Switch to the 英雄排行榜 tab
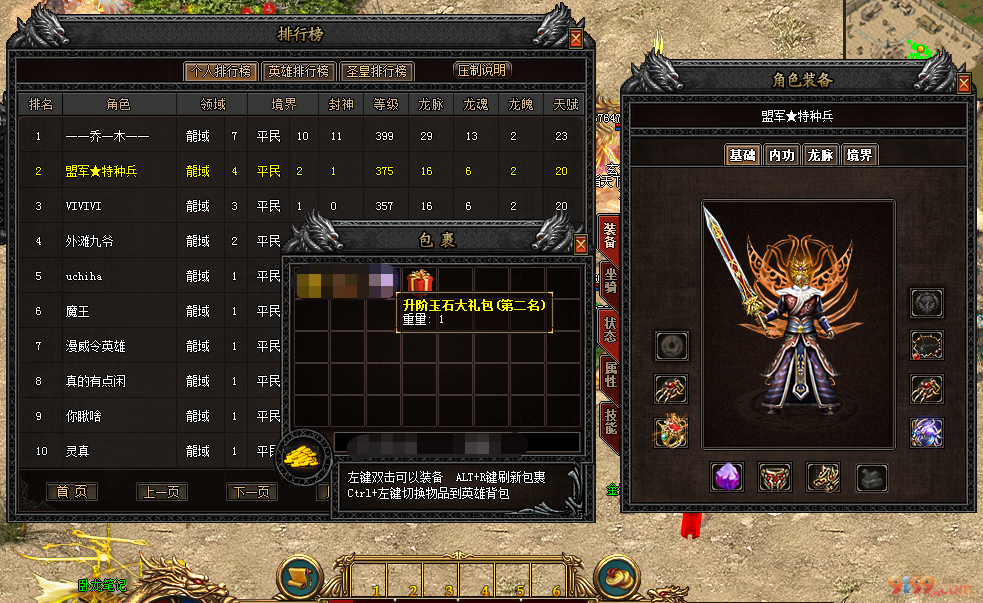 [297, 71]
